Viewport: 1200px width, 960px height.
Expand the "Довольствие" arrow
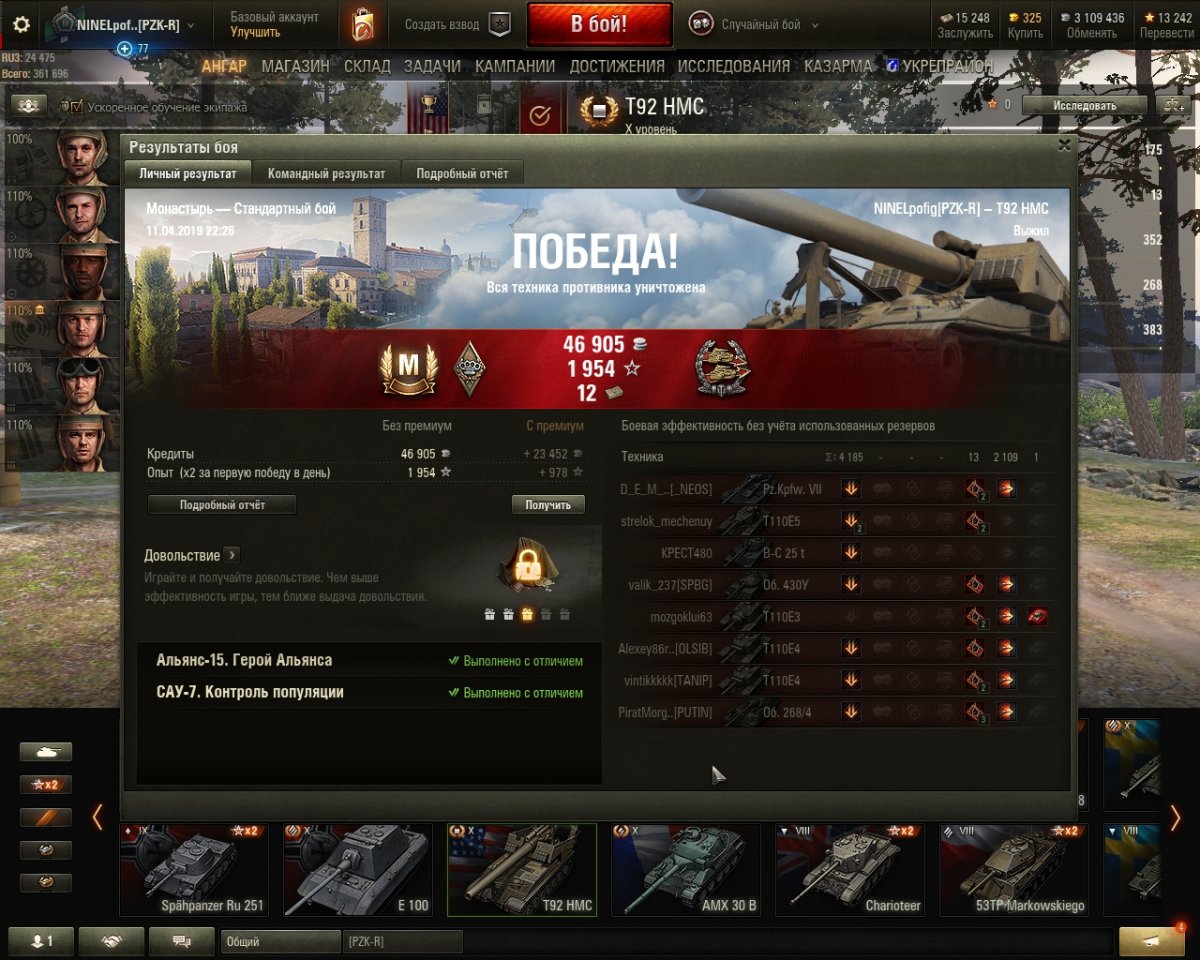(231, 555)
